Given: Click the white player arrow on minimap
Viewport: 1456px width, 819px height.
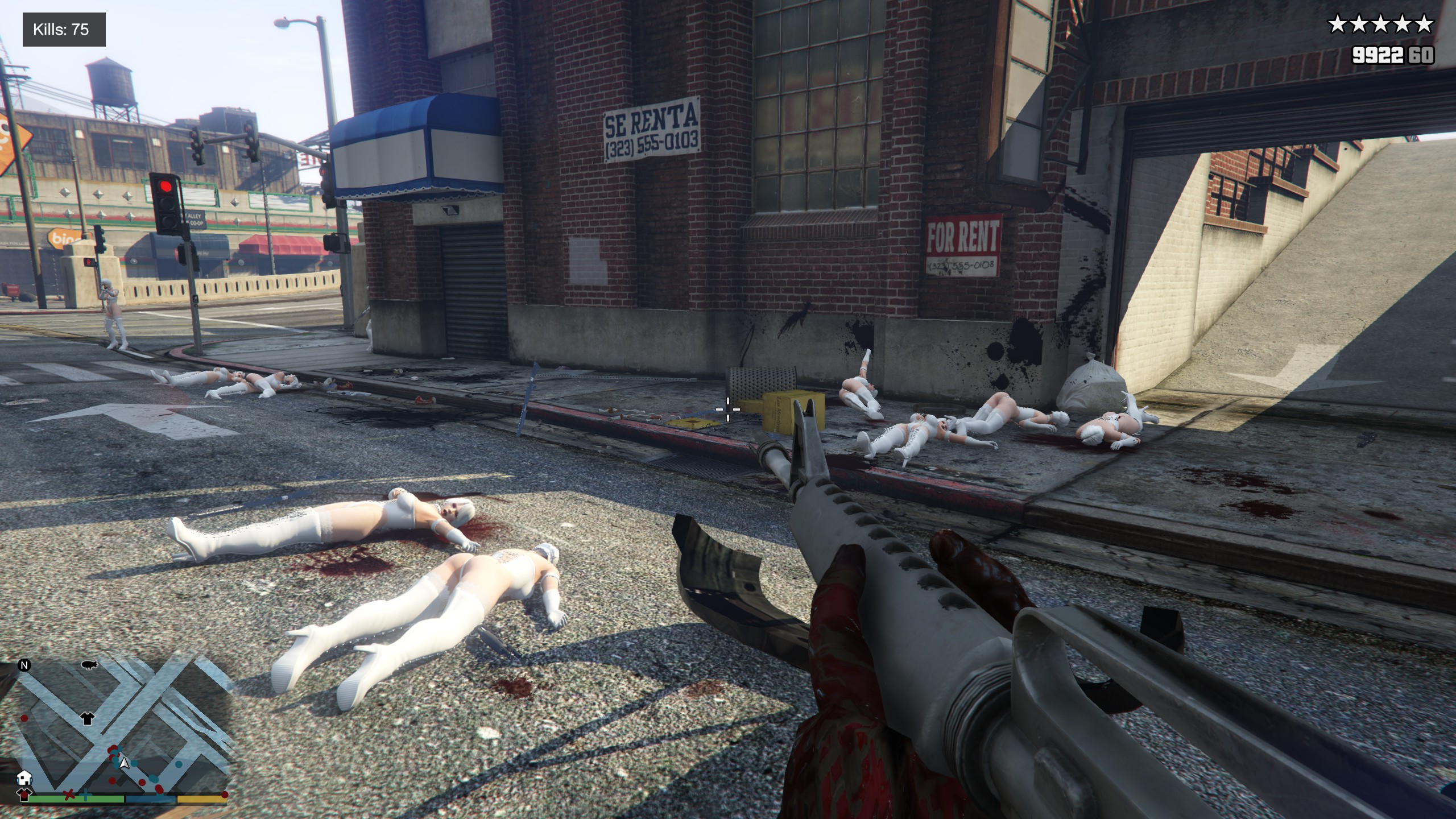Looking at the screenshot, I should click(x=125, y=764).
